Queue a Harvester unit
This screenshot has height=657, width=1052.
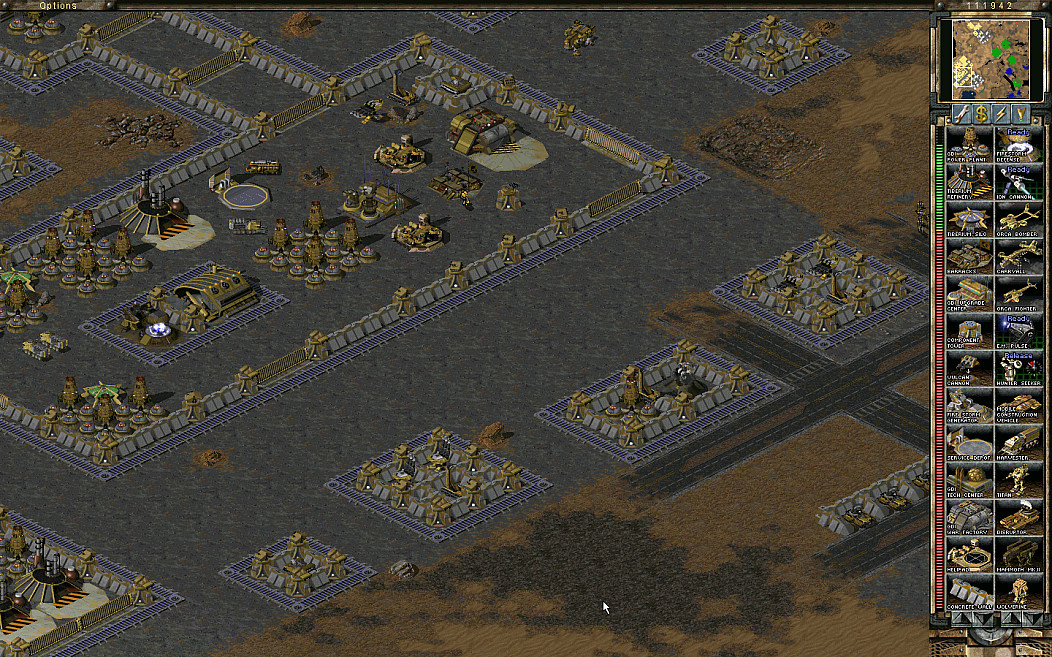click(x=1018, y=444)
